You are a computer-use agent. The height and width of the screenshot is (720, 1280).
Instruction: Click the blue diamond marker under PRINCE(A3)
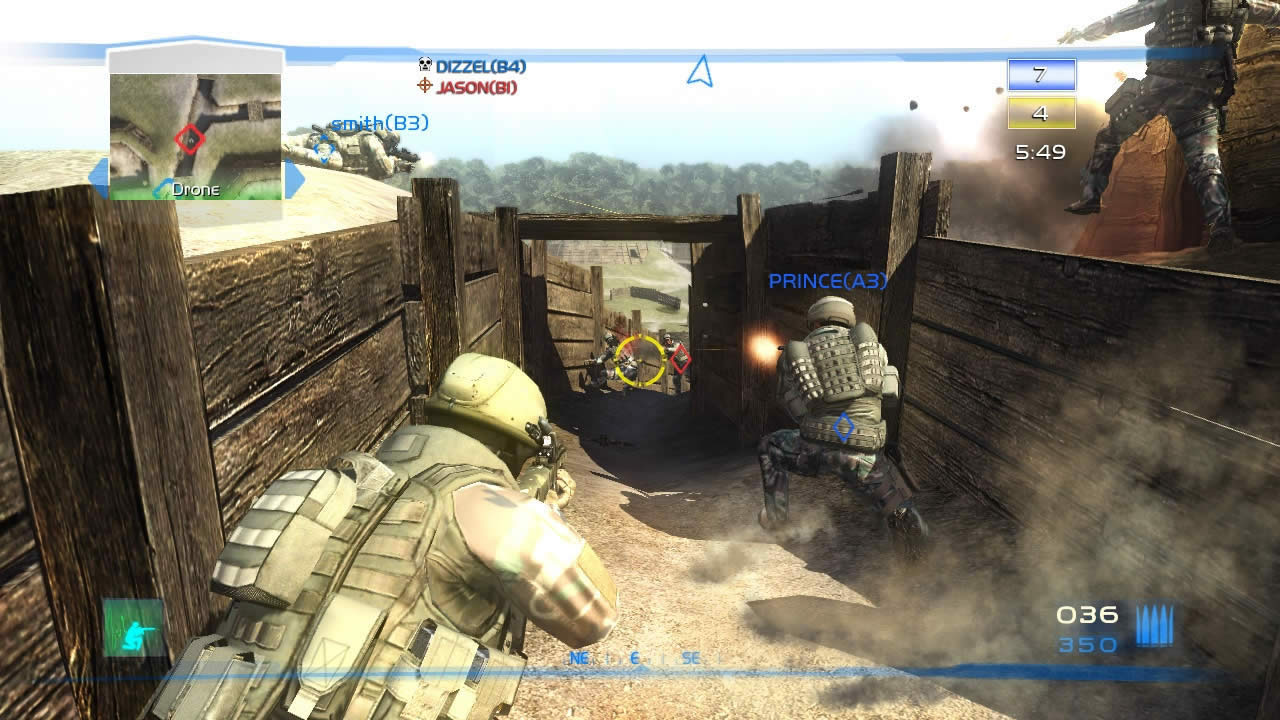click(x=843, y=427)
